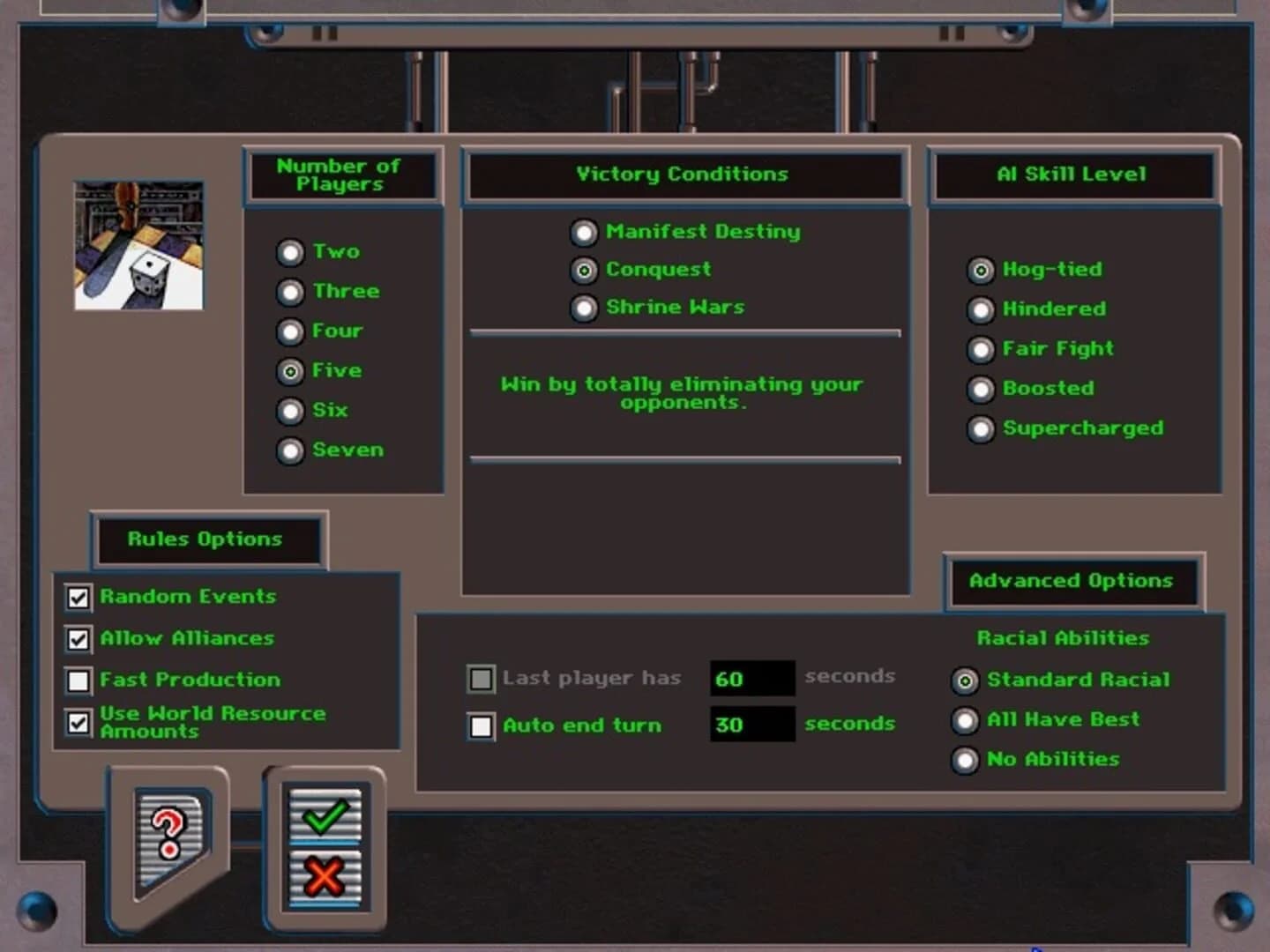This screenshot has width=1270, height=952.
Task: Select the Manifest Destiny victory condition
Action: coord(583,233)
